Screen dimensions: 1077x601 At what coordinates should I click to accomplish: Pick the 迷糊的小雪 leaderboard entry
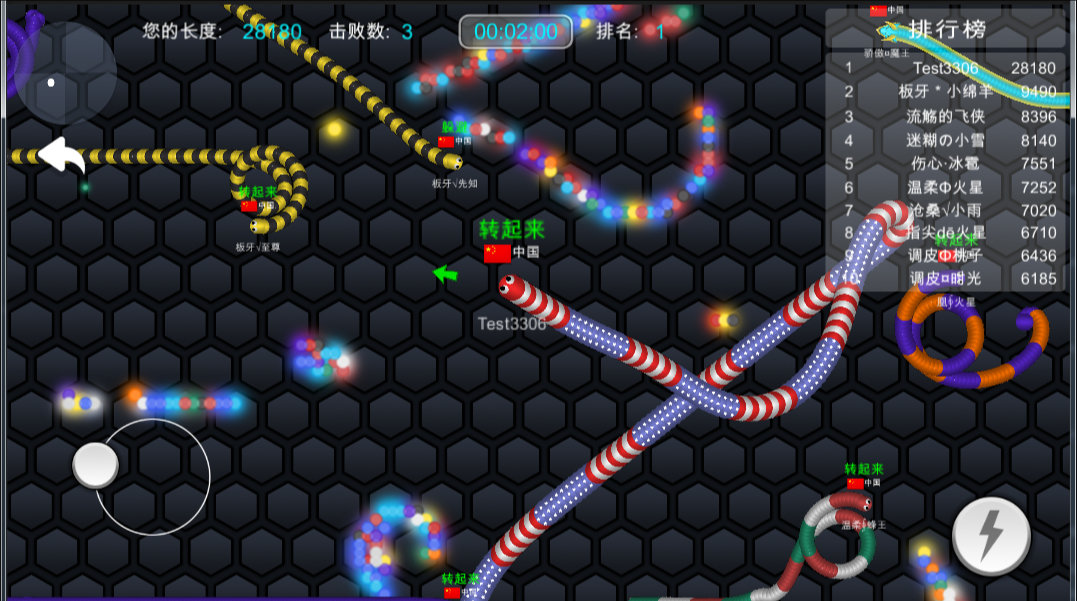[946, 140]
